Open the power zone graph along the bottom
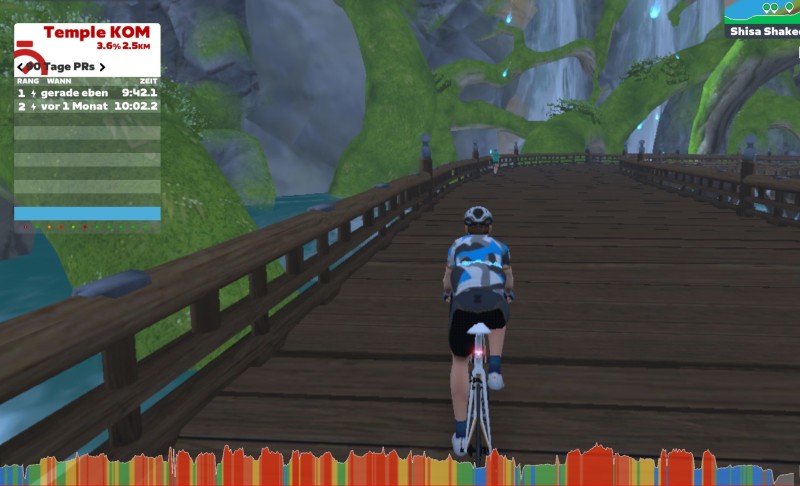The width and height of the screenshot is (800, 486). pyautogui.click(x=400, y=467)
